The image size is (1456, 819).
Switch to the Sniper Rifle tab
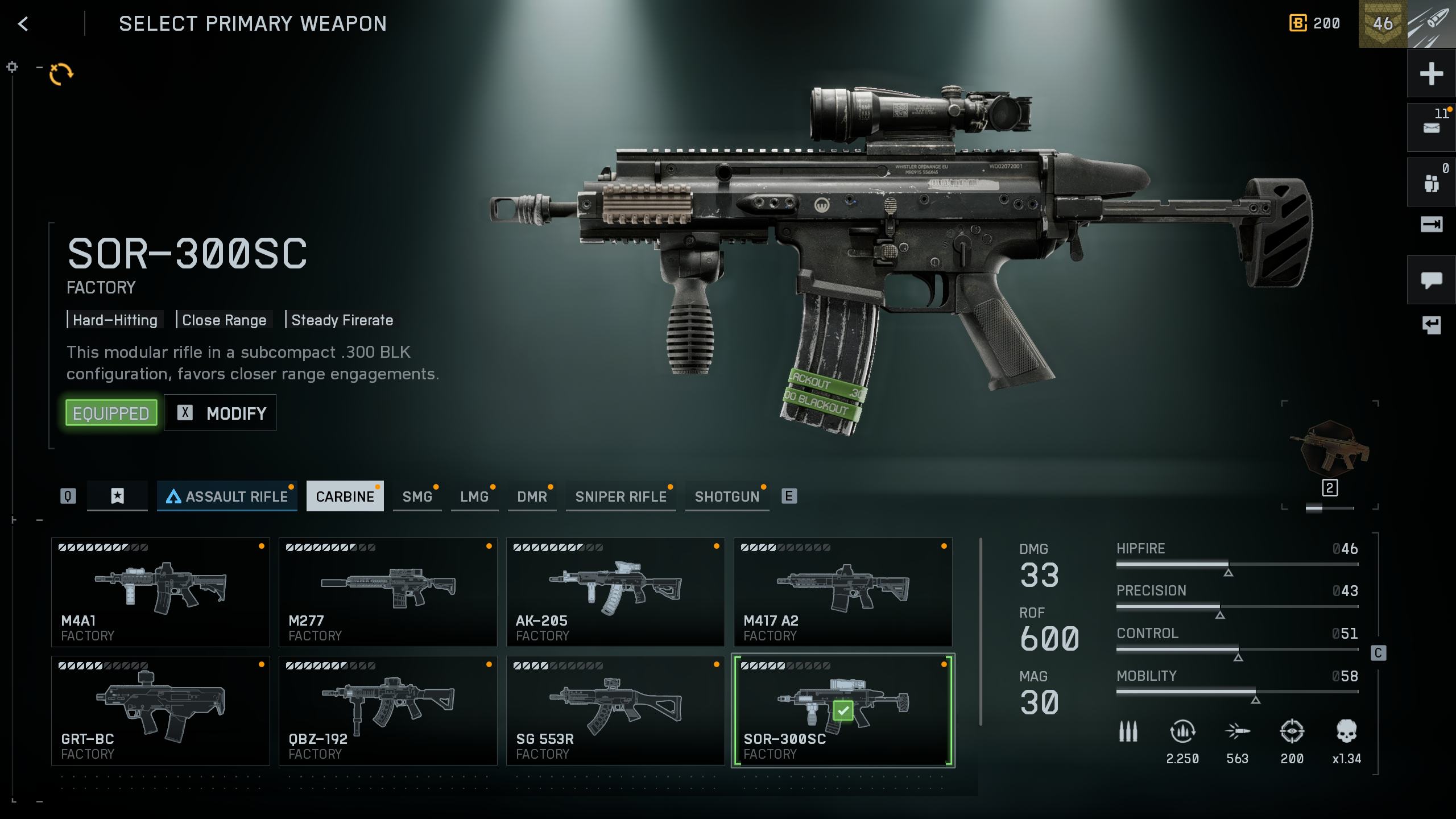coord(621,497)
